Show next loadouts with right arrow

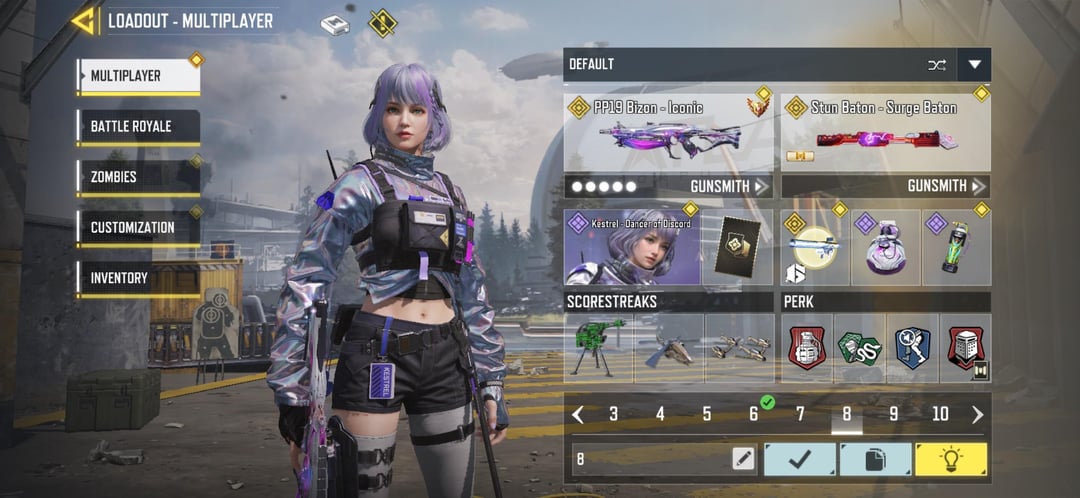coord(977,414)
